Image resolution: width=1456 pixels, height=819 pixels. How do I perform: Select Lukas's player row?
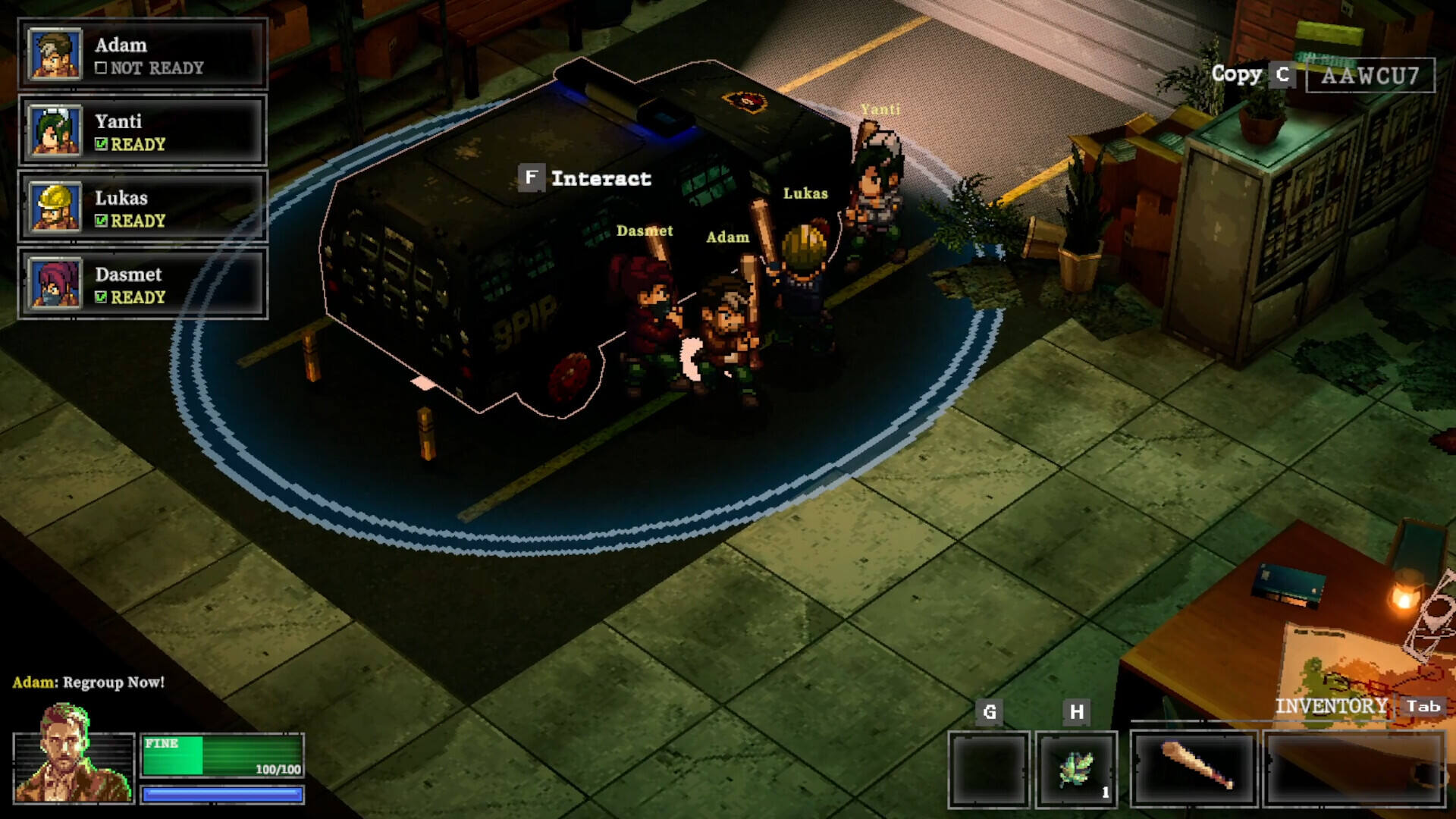[143, 207]
